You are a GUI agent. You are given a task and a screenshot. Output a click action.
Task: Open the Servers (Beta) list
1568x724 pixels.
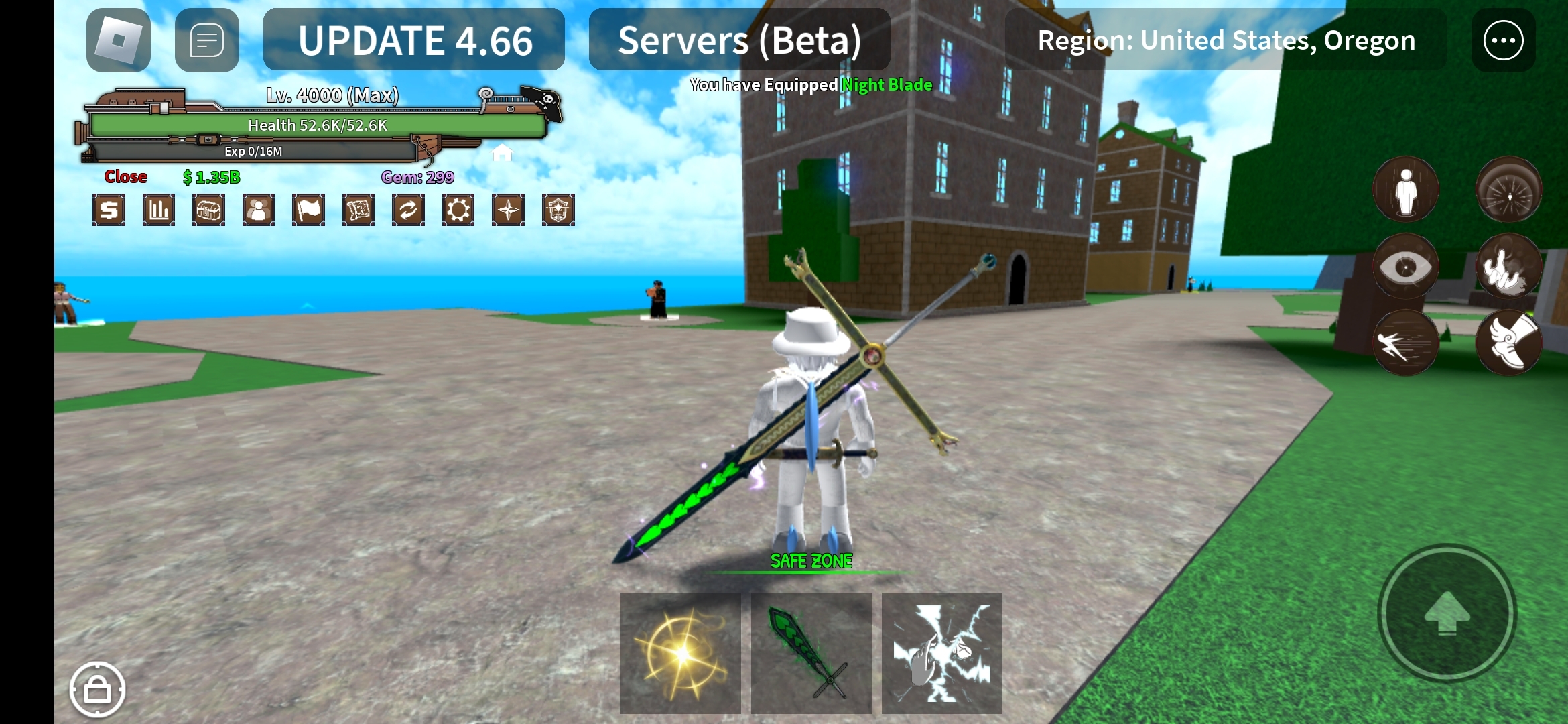[739, 40]
